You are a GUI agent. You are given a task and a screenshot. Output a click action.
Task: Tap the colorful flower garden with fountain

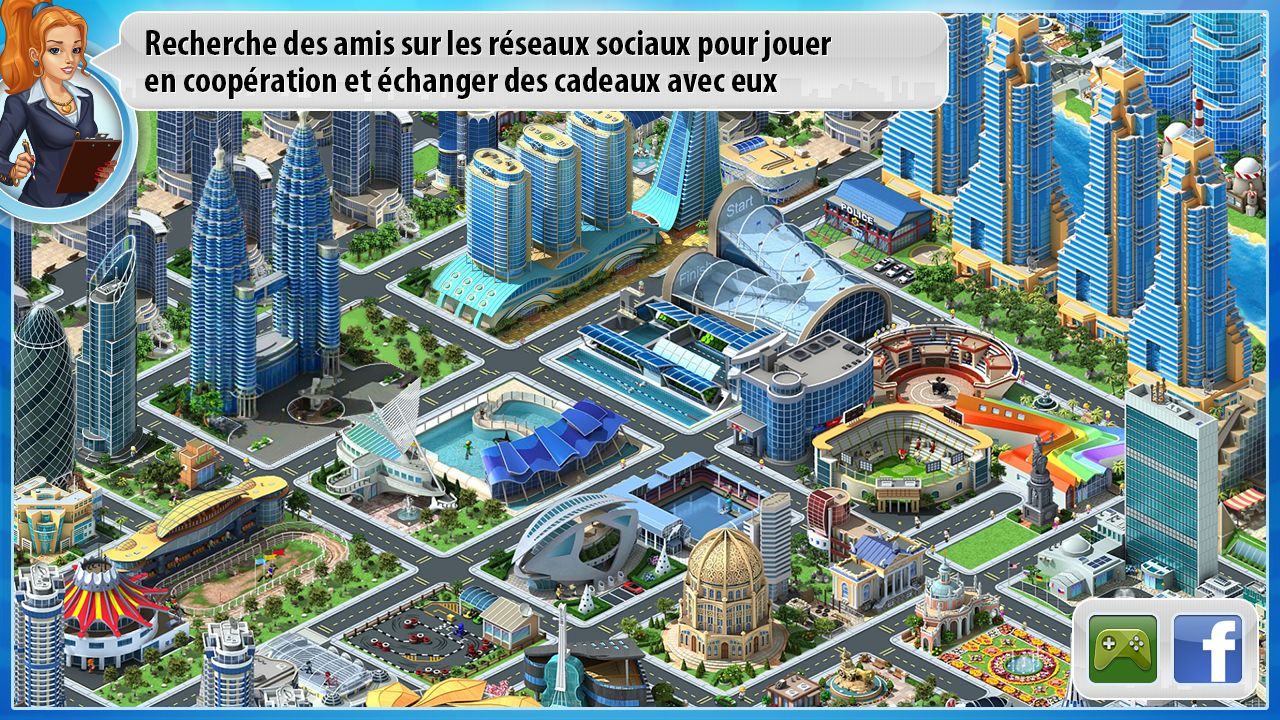click(1020, 660)
